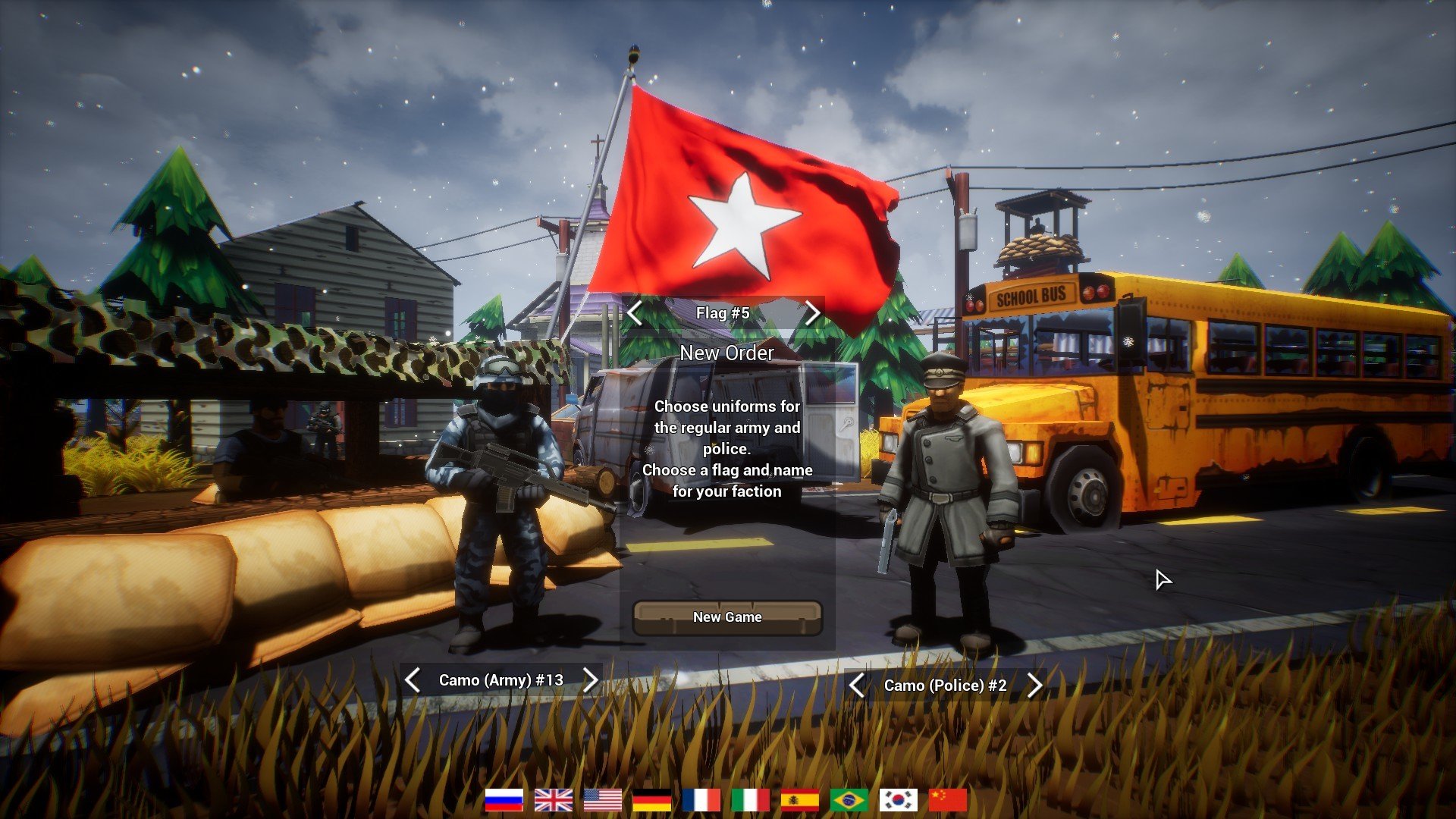Screen dimensions: 1456x819
Task: Select the previous army camo uniform
Action: (x=413, y=680)
